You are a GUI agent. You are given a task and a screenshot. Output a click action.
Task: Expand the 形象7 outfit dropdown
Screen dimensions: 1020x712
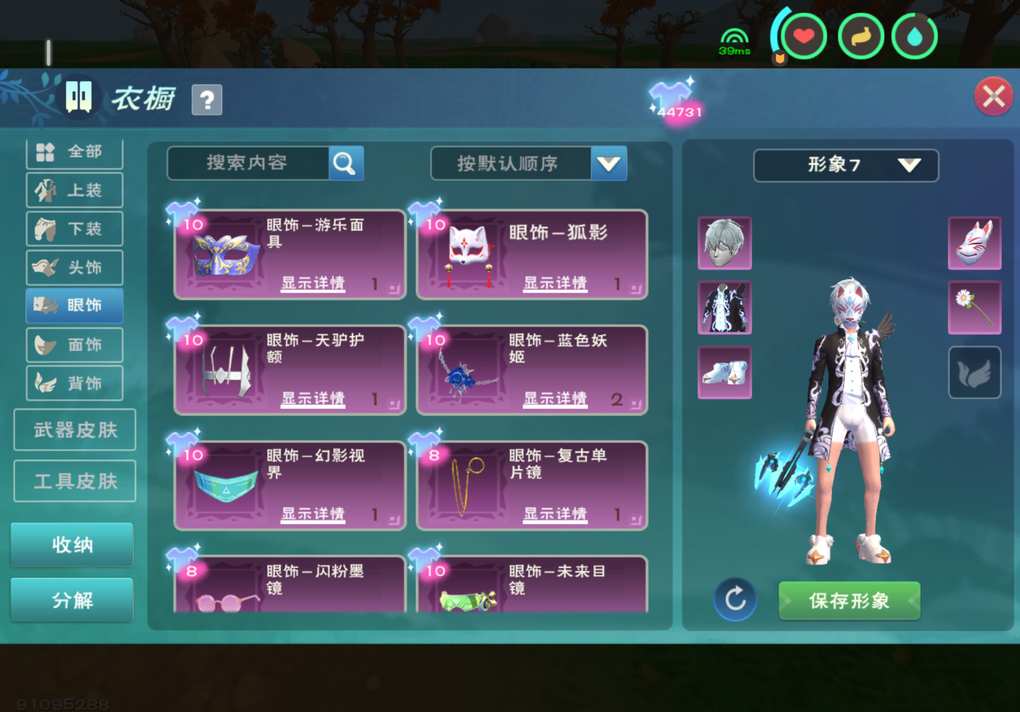[x=846, y=165]
